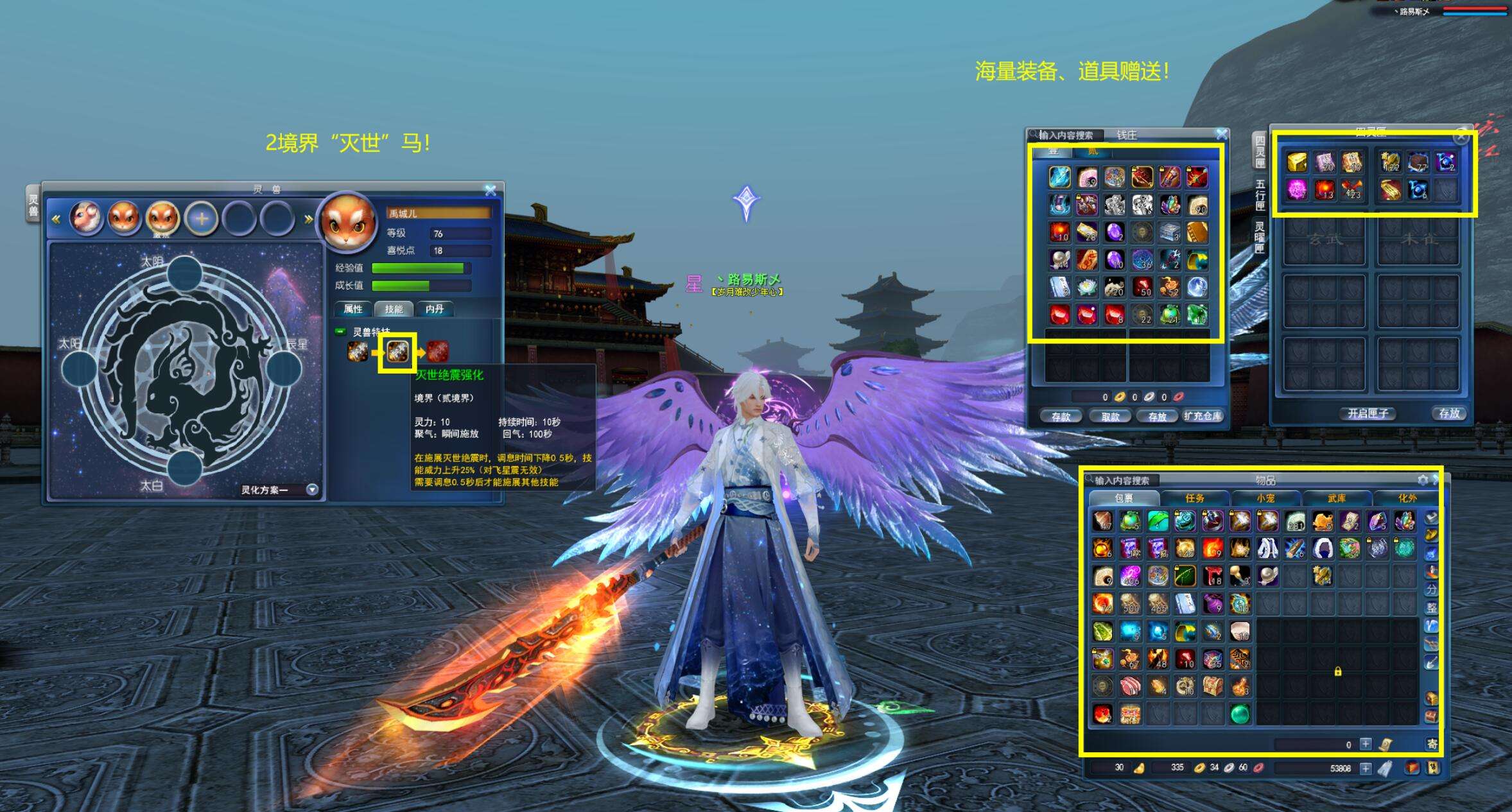Select the gold ingot in 四灵匣
This screenshot has height=812, width=1512.
(x=1297, y=162)
